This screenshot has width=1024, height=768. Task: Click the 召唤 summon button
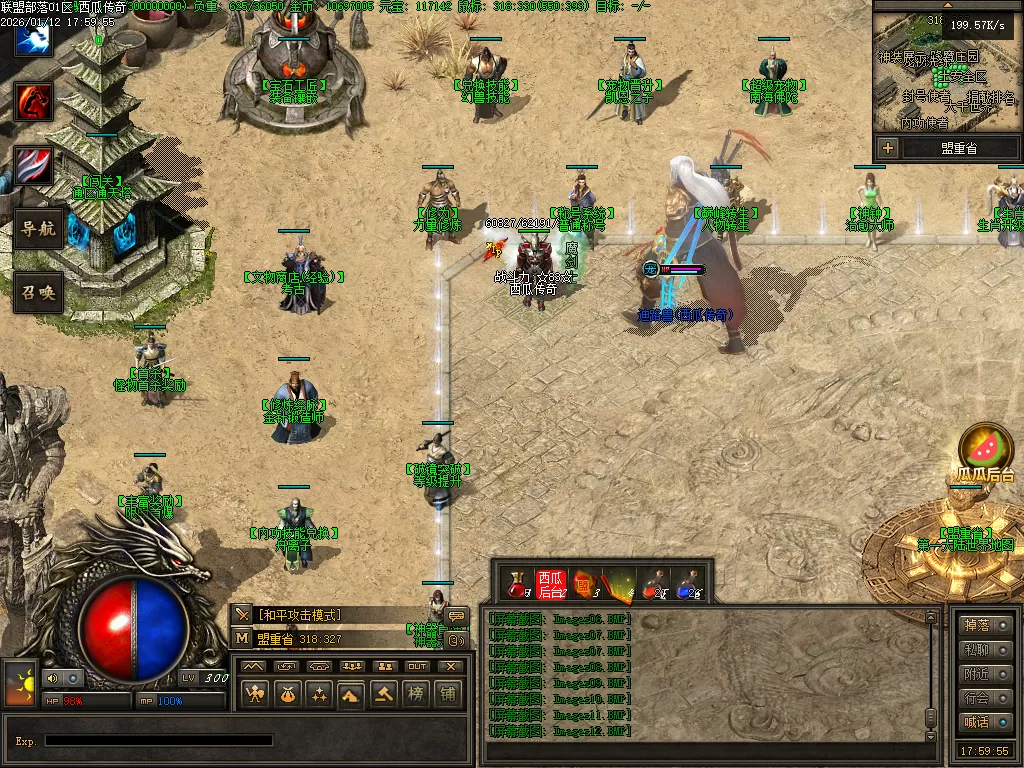tap(37, 293)
